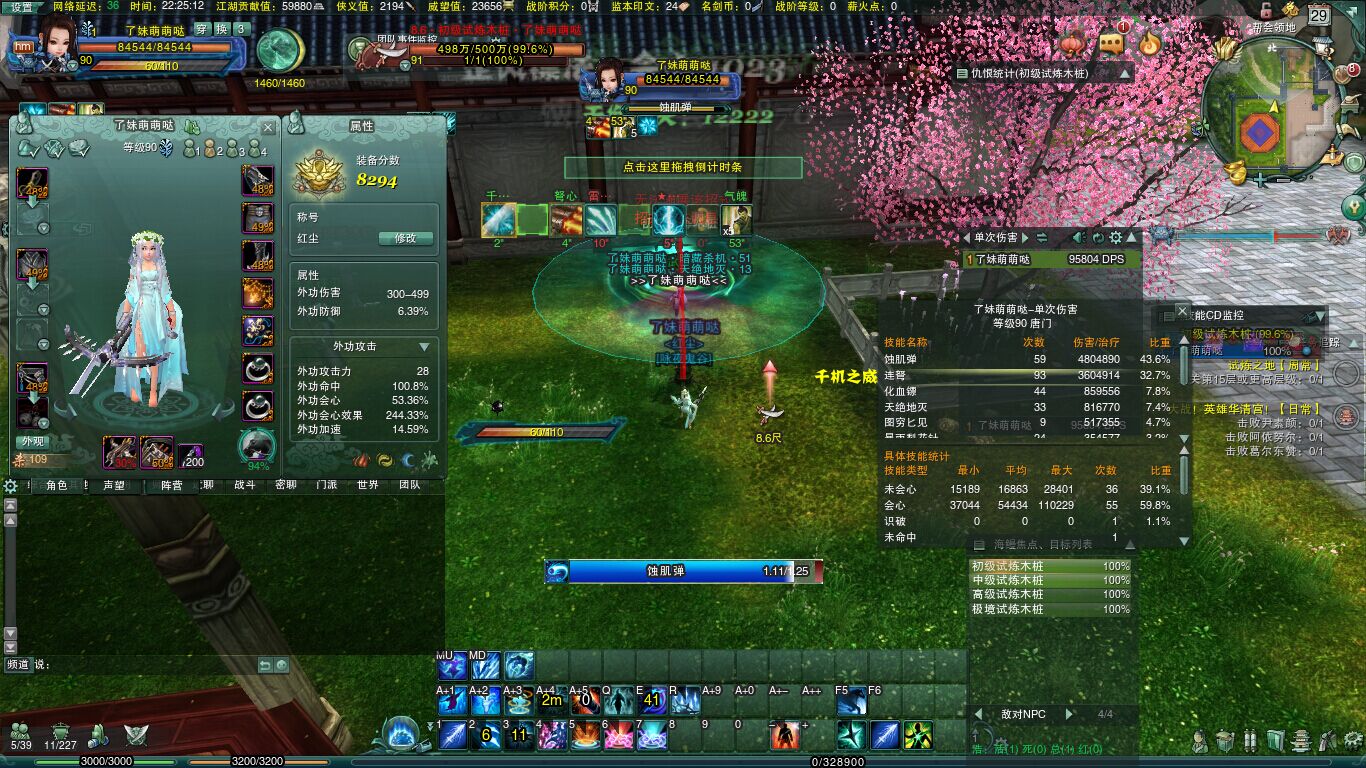Select the 团队 chat tab

tap(409, 485)
